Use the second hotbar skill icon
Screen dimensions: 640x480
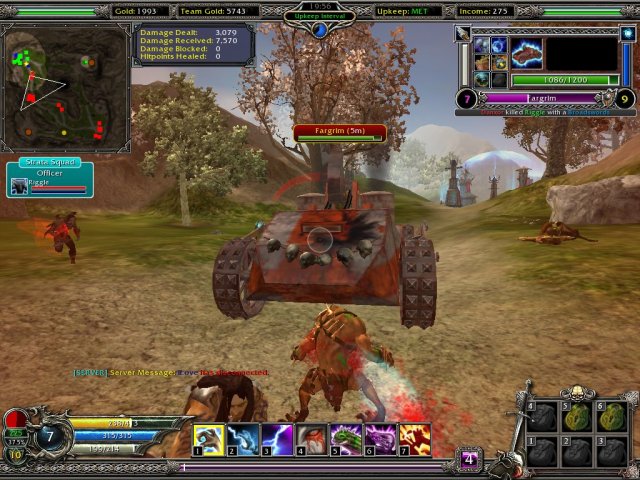pyautogui.click(x=242, y=439)
